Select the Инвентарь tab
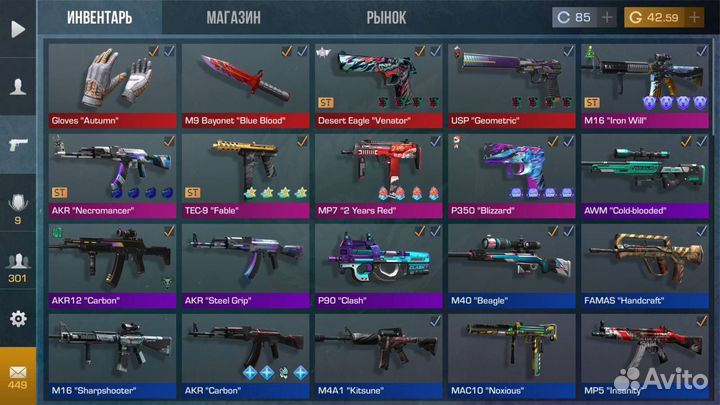This screenshot has height=405, width=720. [x=99, y=17]
